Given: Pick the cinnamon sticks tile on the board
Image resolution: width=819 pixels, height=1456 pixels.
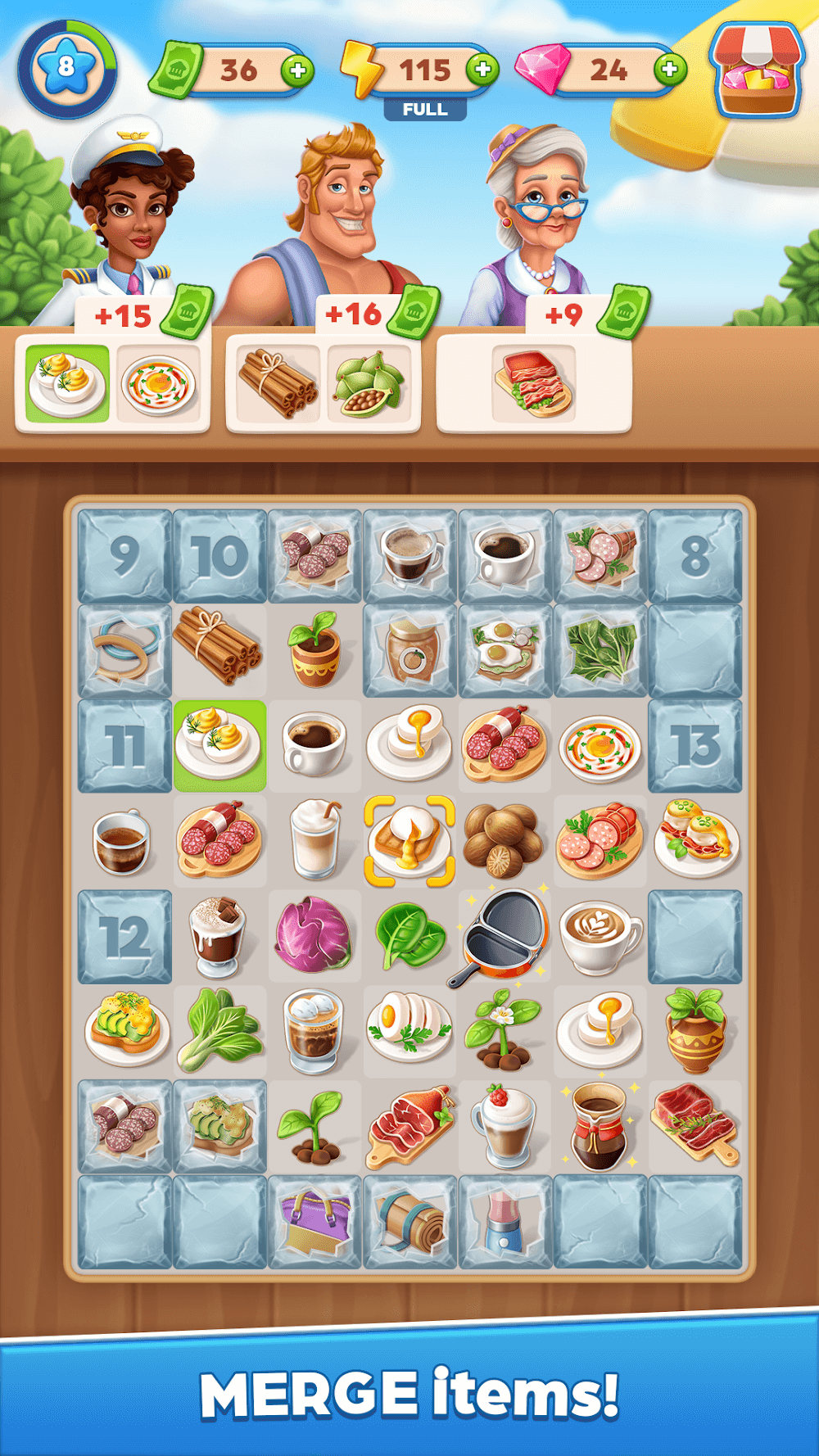Looking at the screenshot, I should point(219,649).
